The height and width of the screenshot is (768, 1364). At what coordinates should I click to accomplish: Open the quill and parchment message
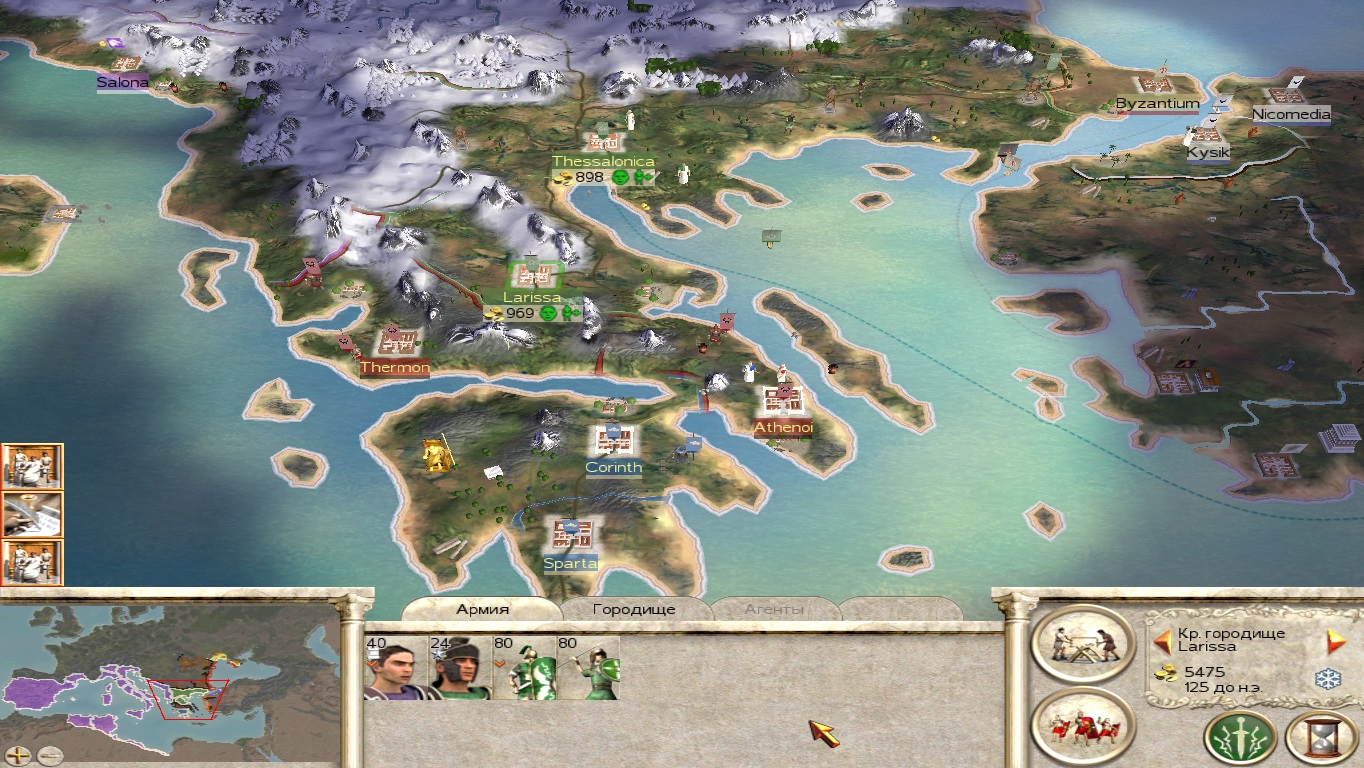[x=32, y=514]
